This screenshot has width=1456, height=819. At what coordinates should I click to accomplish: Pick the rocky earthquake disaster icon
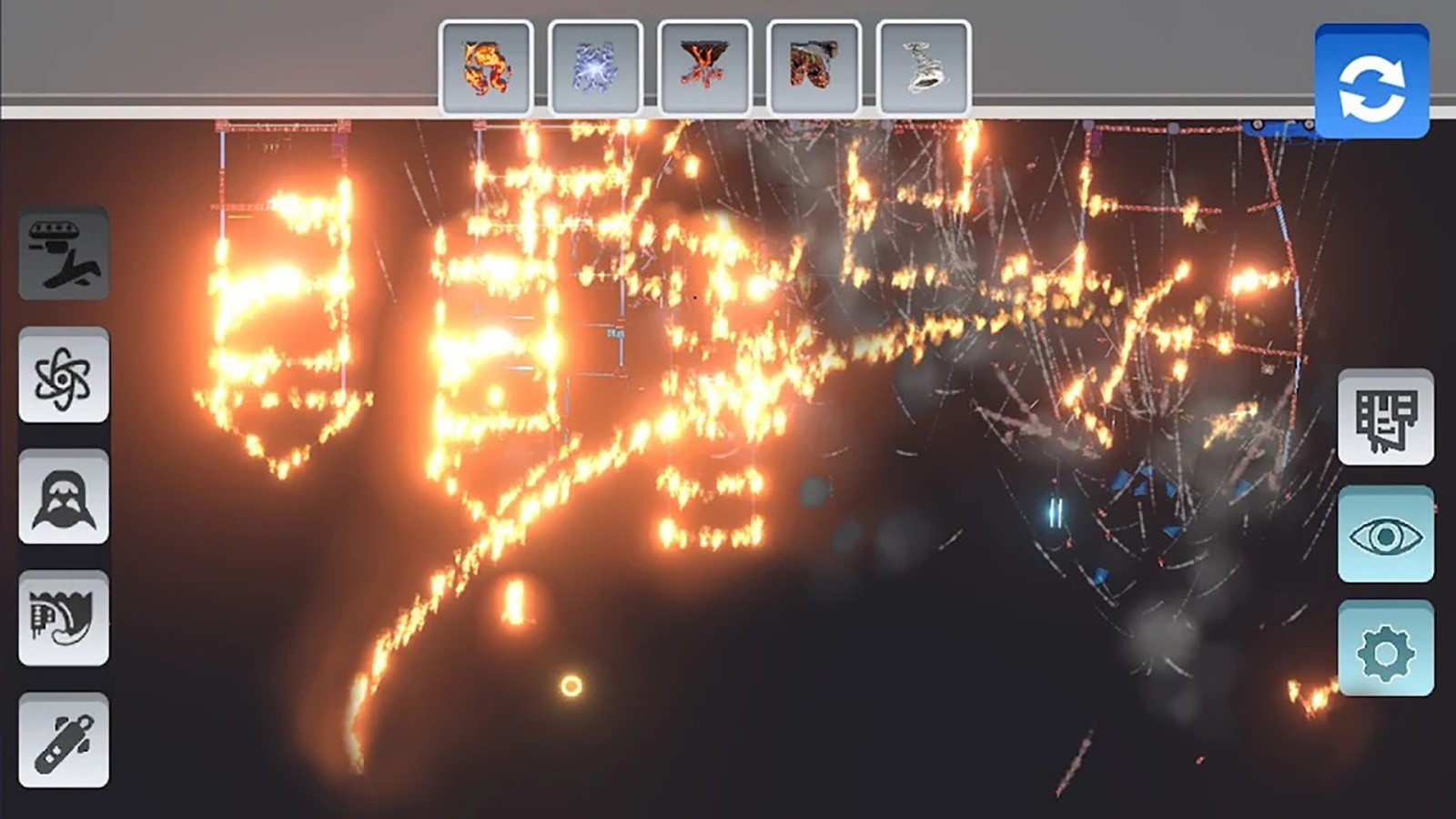814,68
